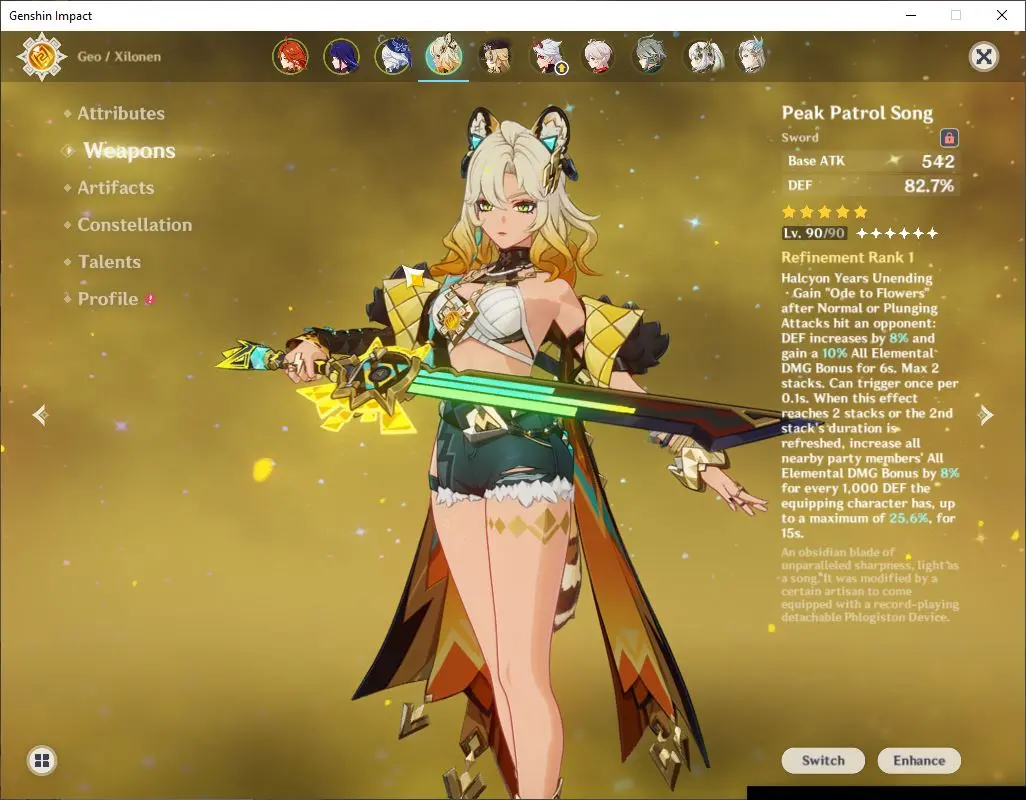Close the character screen with the X
The height and width of the screenshot is (800, 1026).
pyautogui.click(x=984, y=57)
